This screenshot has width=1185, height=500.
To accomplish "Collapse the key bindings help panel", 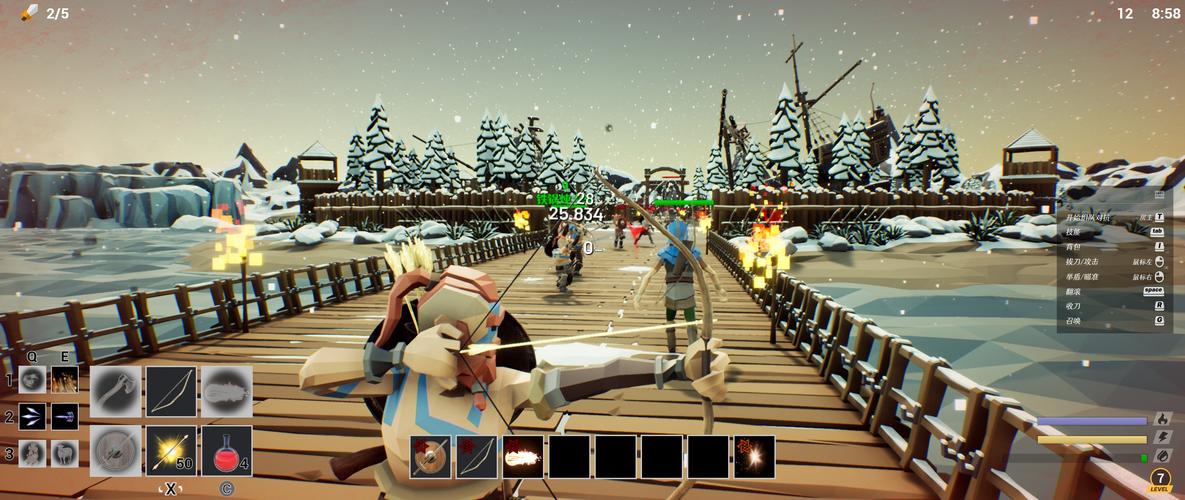I will (x=1159, y=195).
